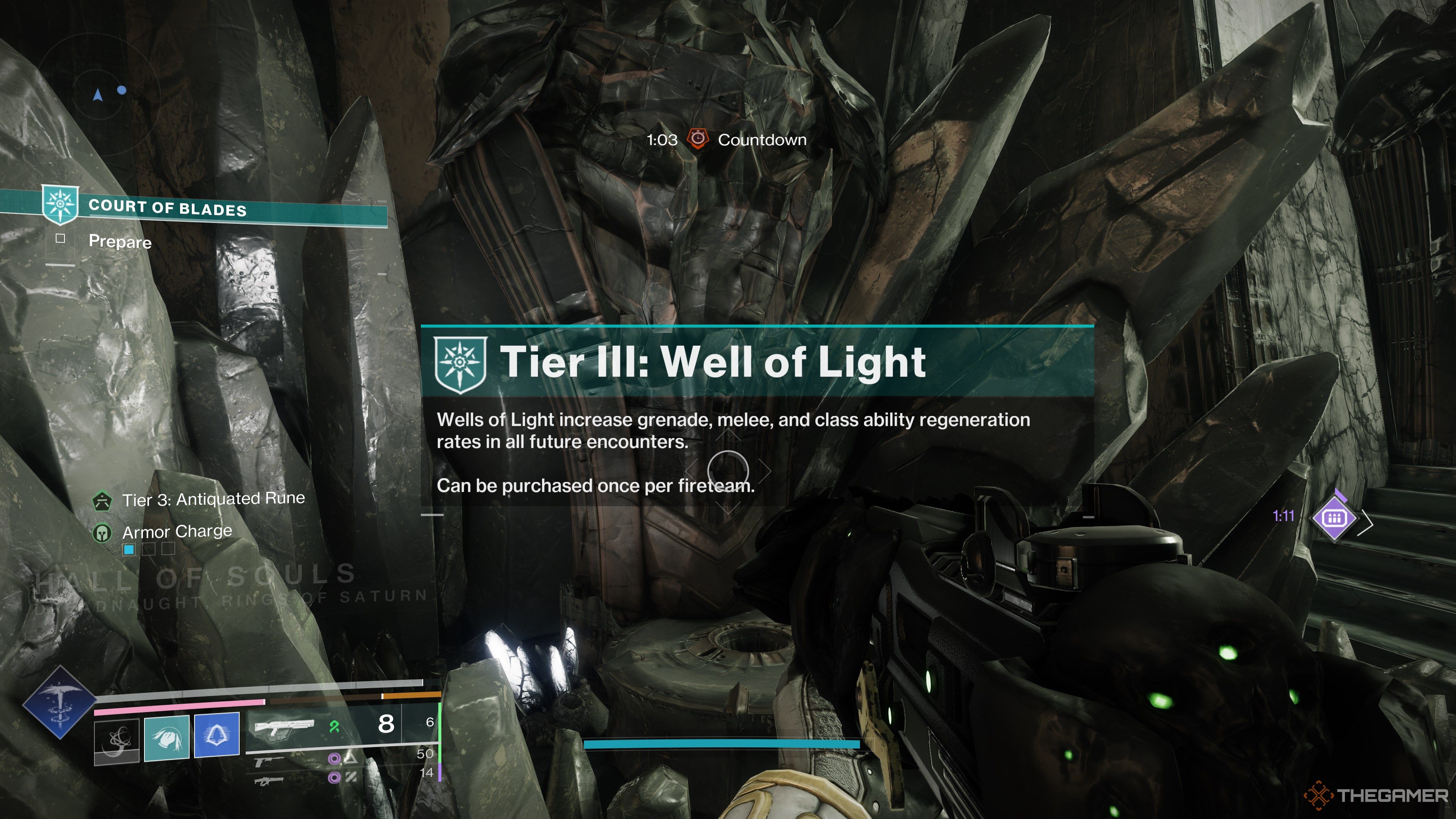Image resolution: width=1456 pixels, height=819 pixels.
Task: Click the Armor Charge helmet icon
Action: 102,532
